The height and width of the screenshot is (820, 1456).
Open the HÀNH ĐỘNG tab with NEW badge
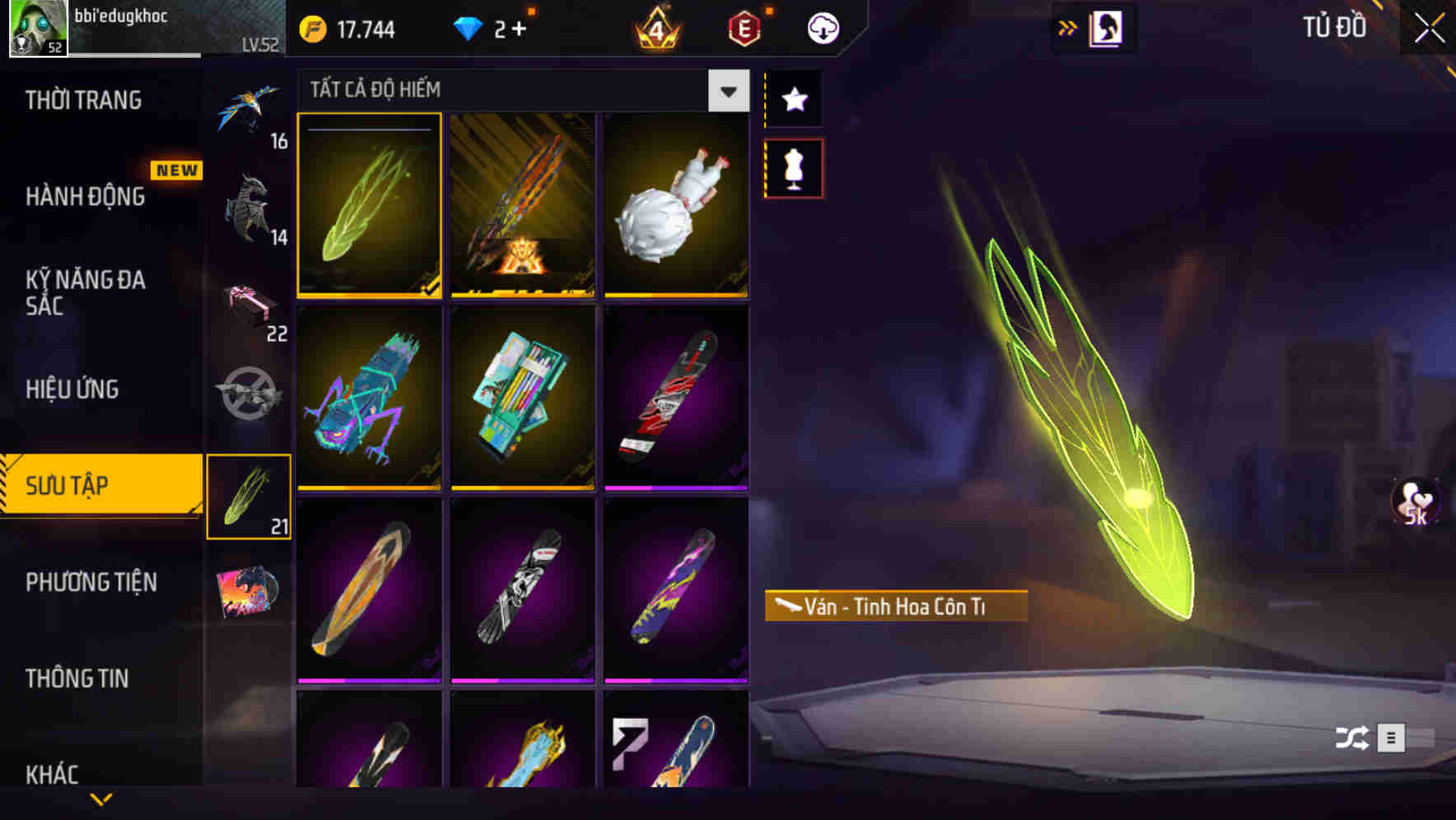(86, 196)
